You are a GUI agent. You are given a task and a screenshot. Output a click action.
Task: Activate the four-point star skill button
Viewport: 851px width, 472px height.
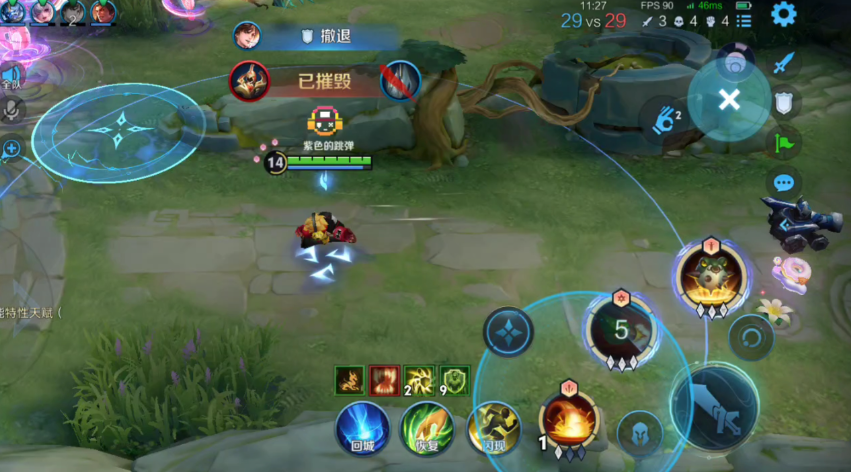tap(508, 331)
